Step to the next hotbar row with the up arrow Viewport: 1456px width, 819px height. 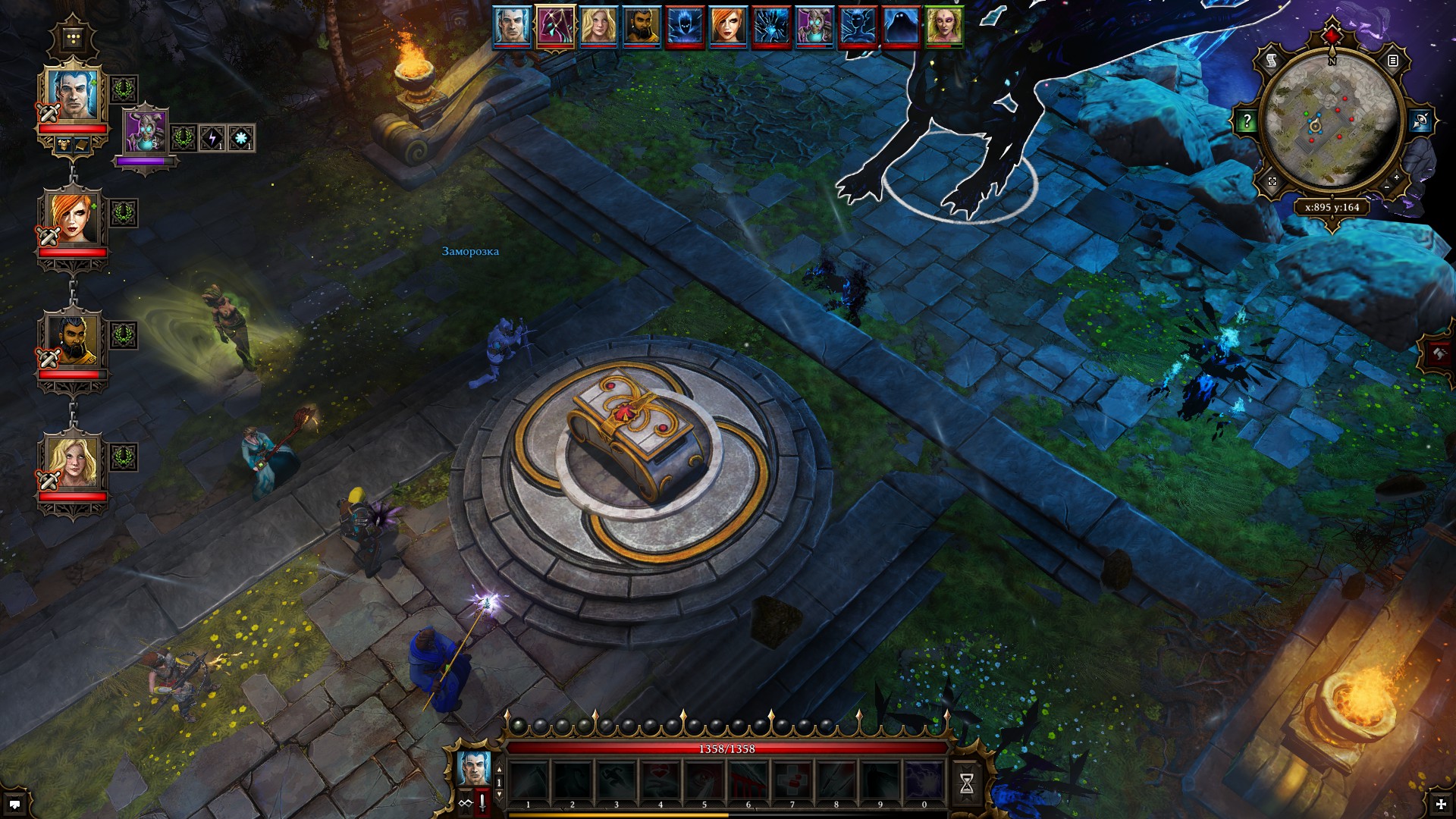coord(500,768)
